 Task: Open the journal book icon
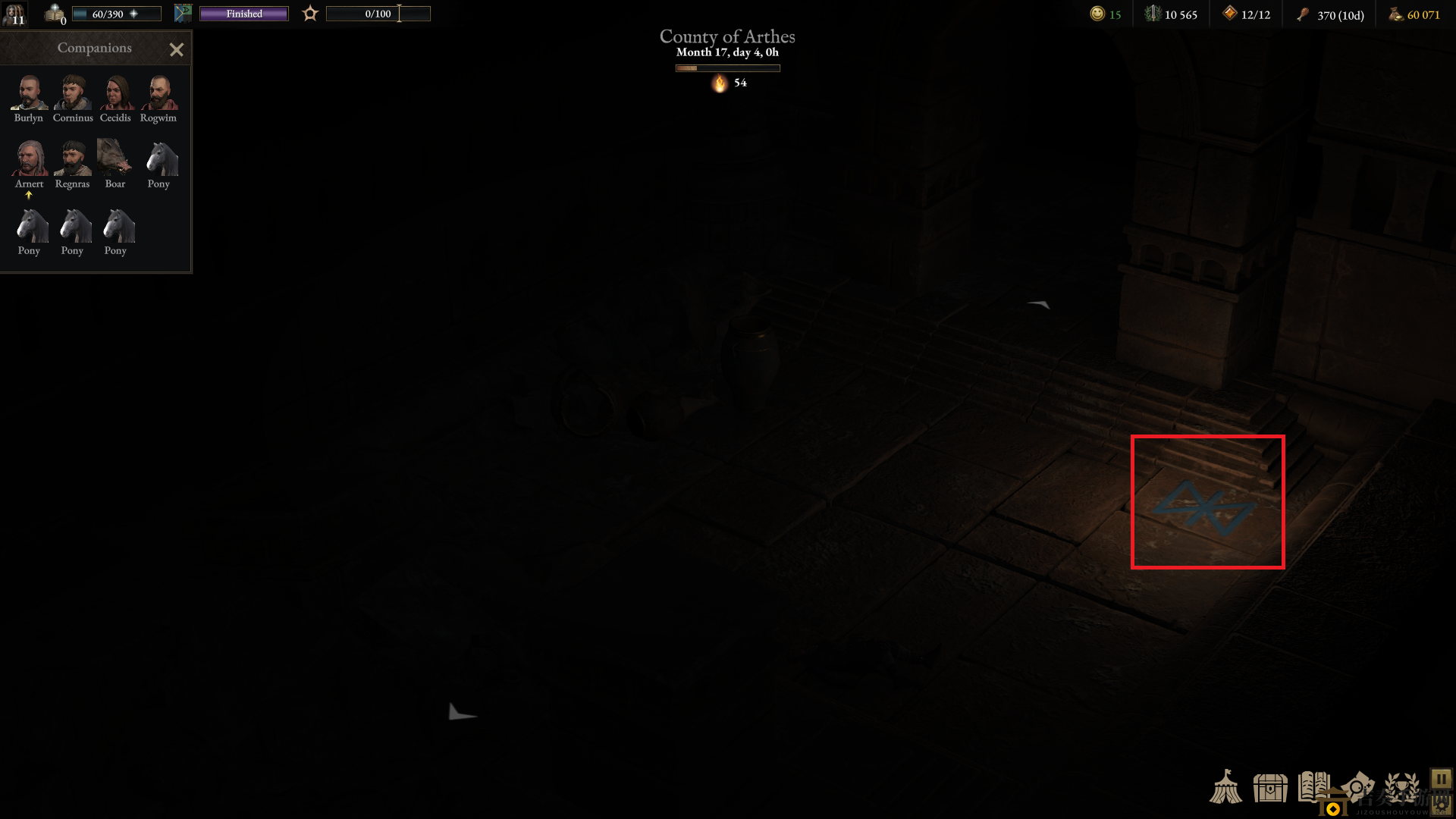pyautogui.click(x=1313, y=787)
